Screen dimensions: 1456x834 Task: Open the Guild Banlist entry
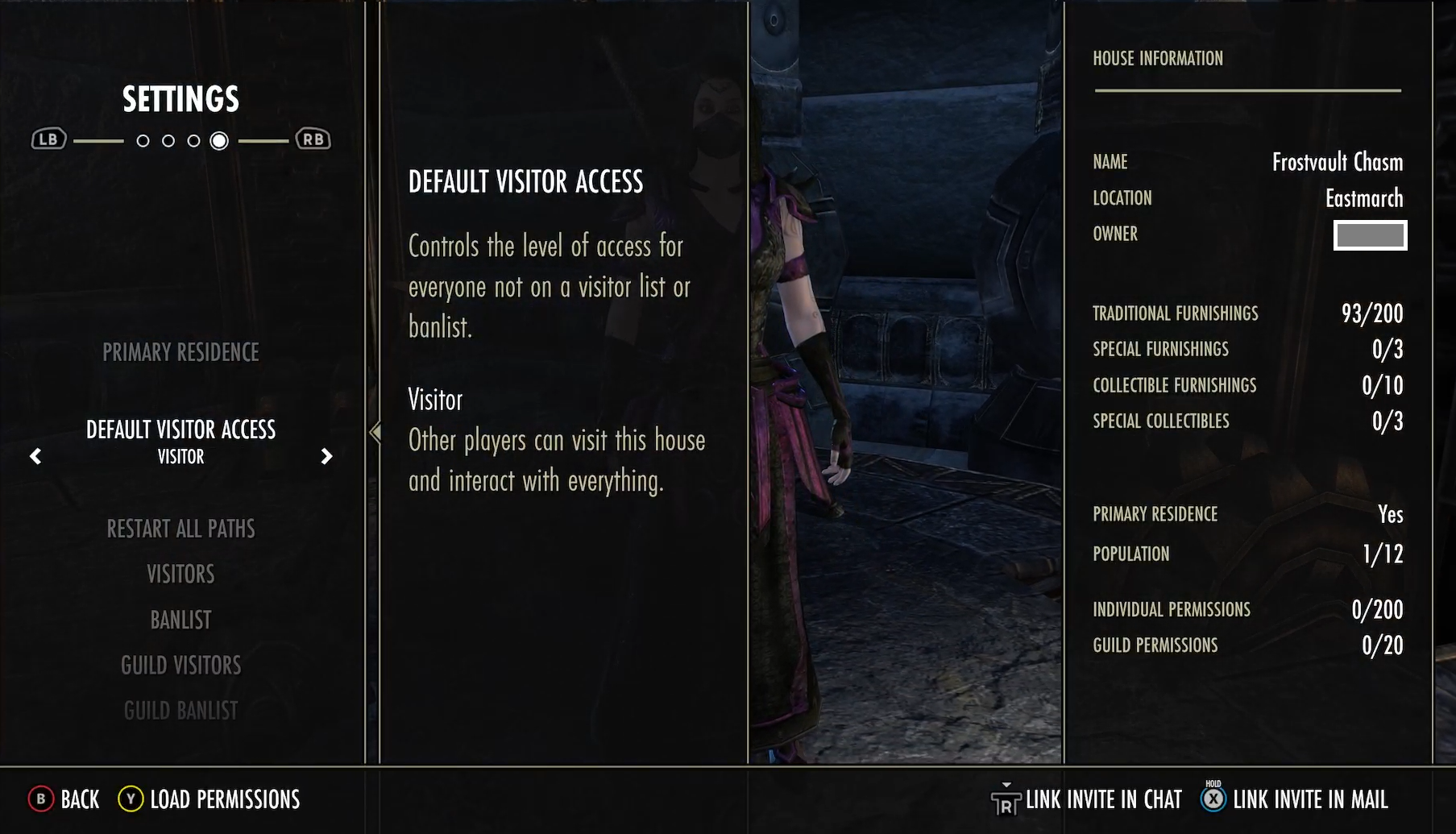180,709
